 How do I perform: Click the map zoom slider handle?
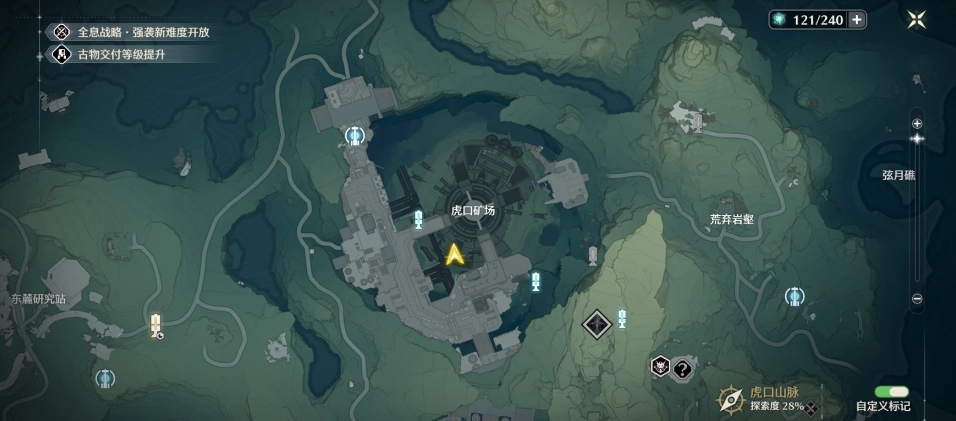(x=917, y=138)
